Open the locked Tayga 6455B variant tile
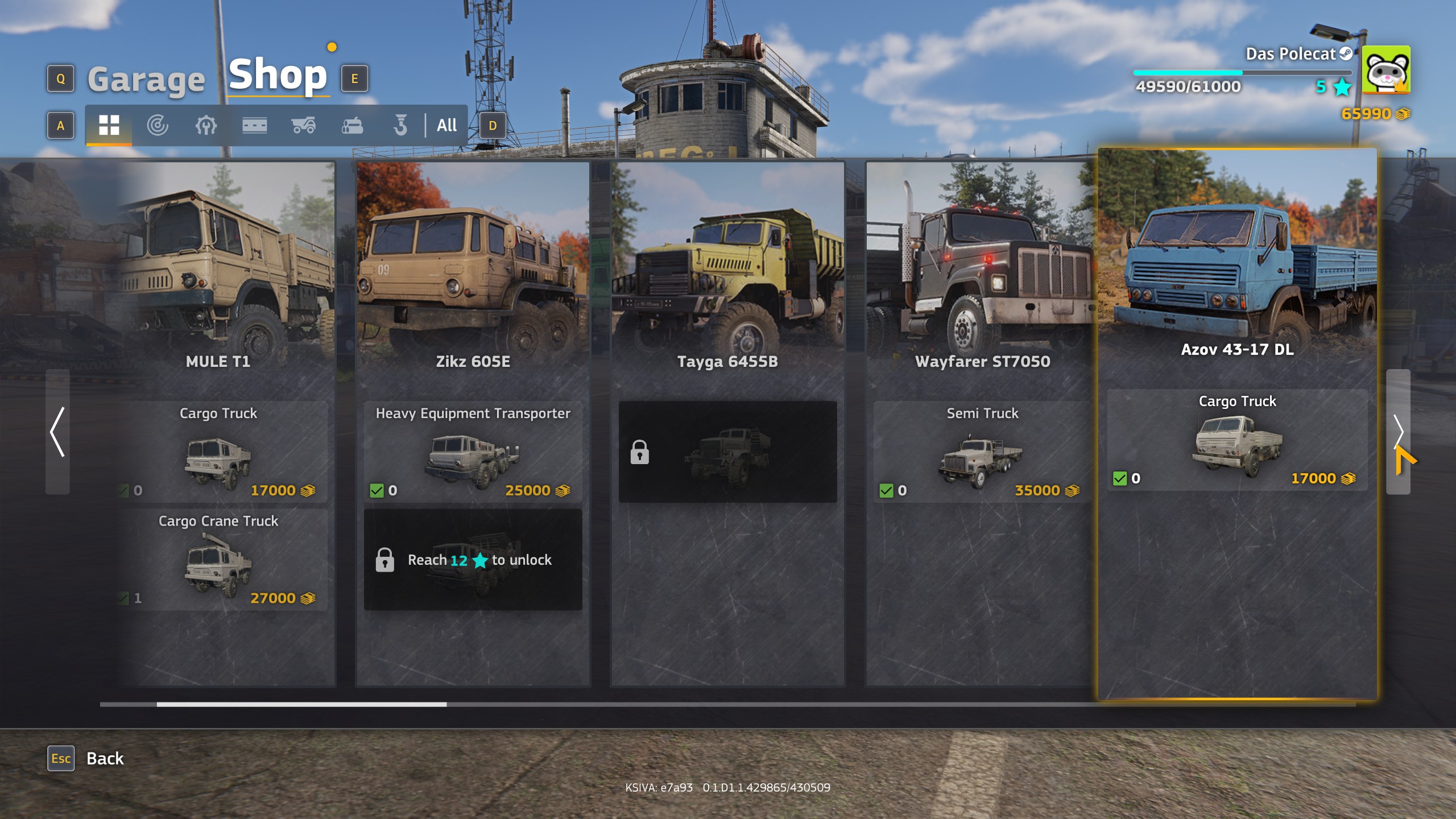Screen dimensions: 1456x819 tap(727, 452)
